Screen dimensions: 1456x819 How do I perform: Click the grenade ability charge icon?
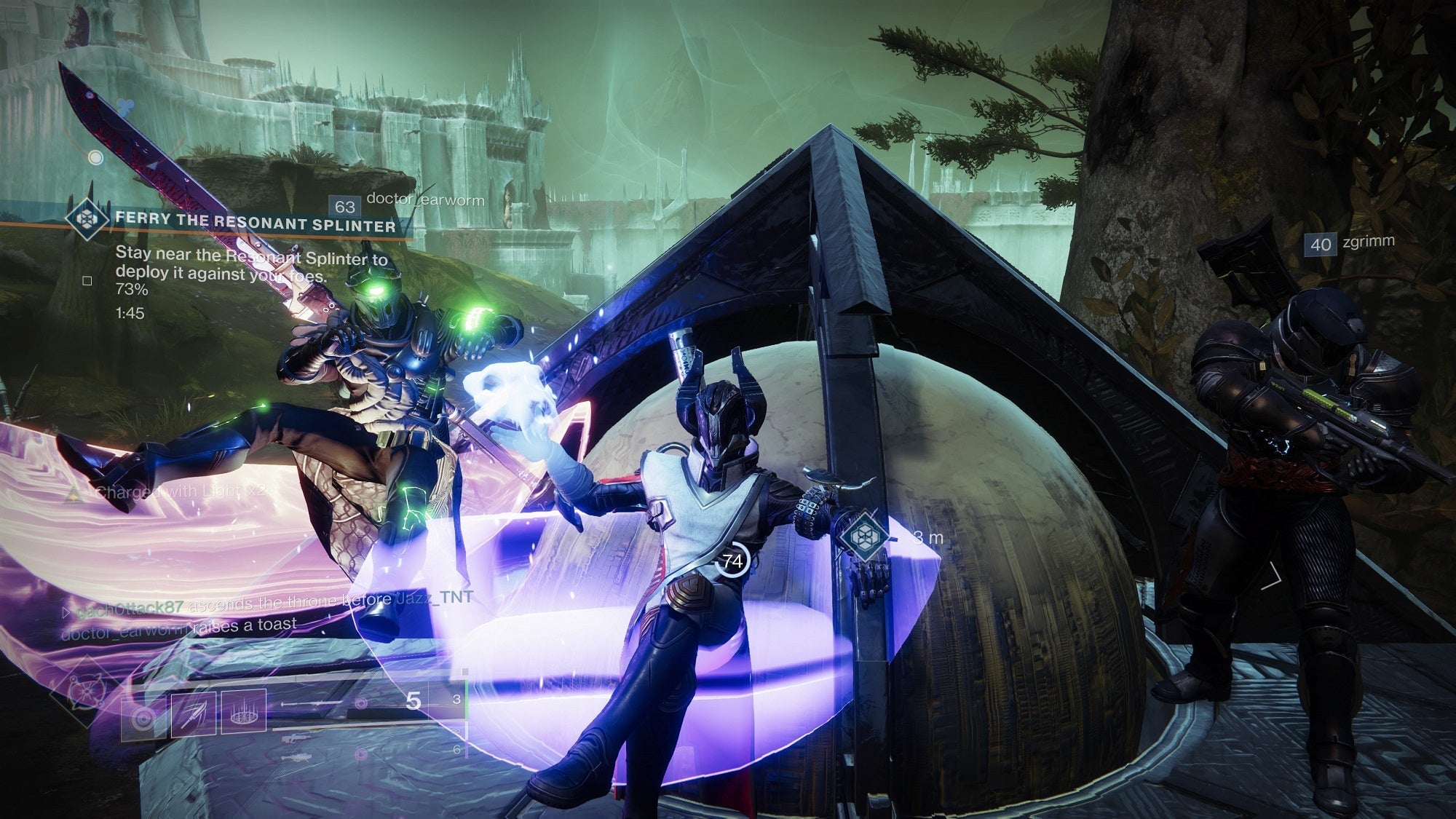click(x=144, y=718)
